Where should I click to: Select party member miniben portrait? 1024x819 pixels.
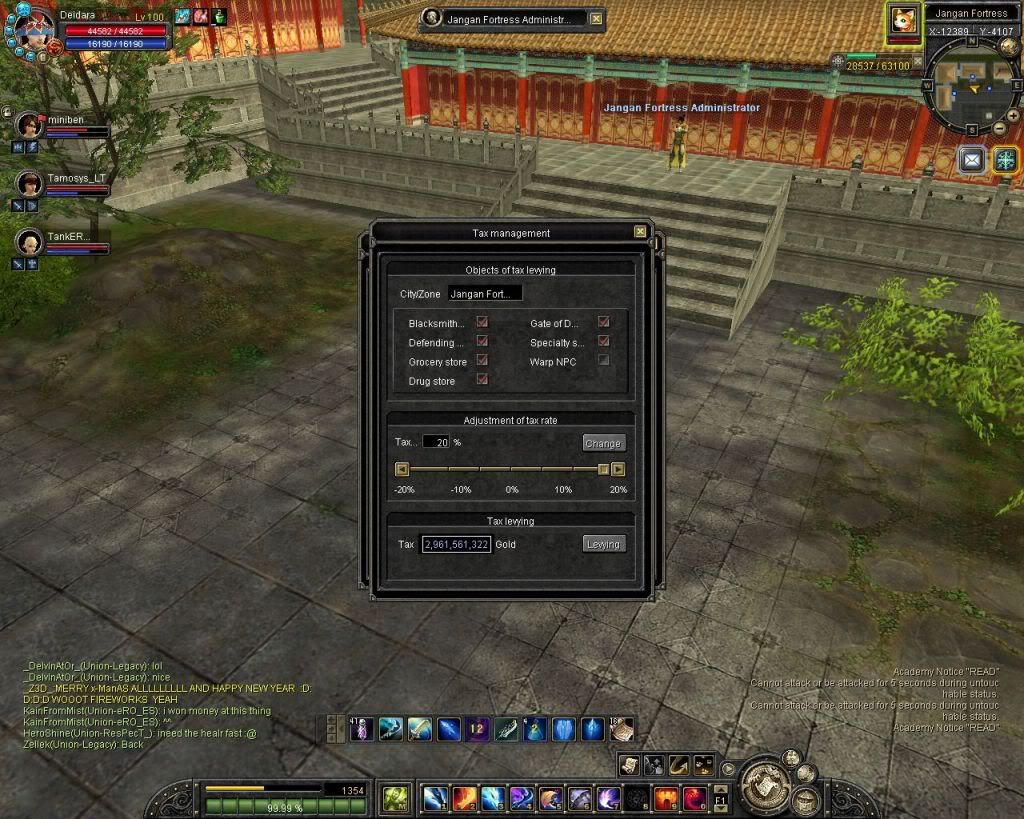click(x=30, y=124)
